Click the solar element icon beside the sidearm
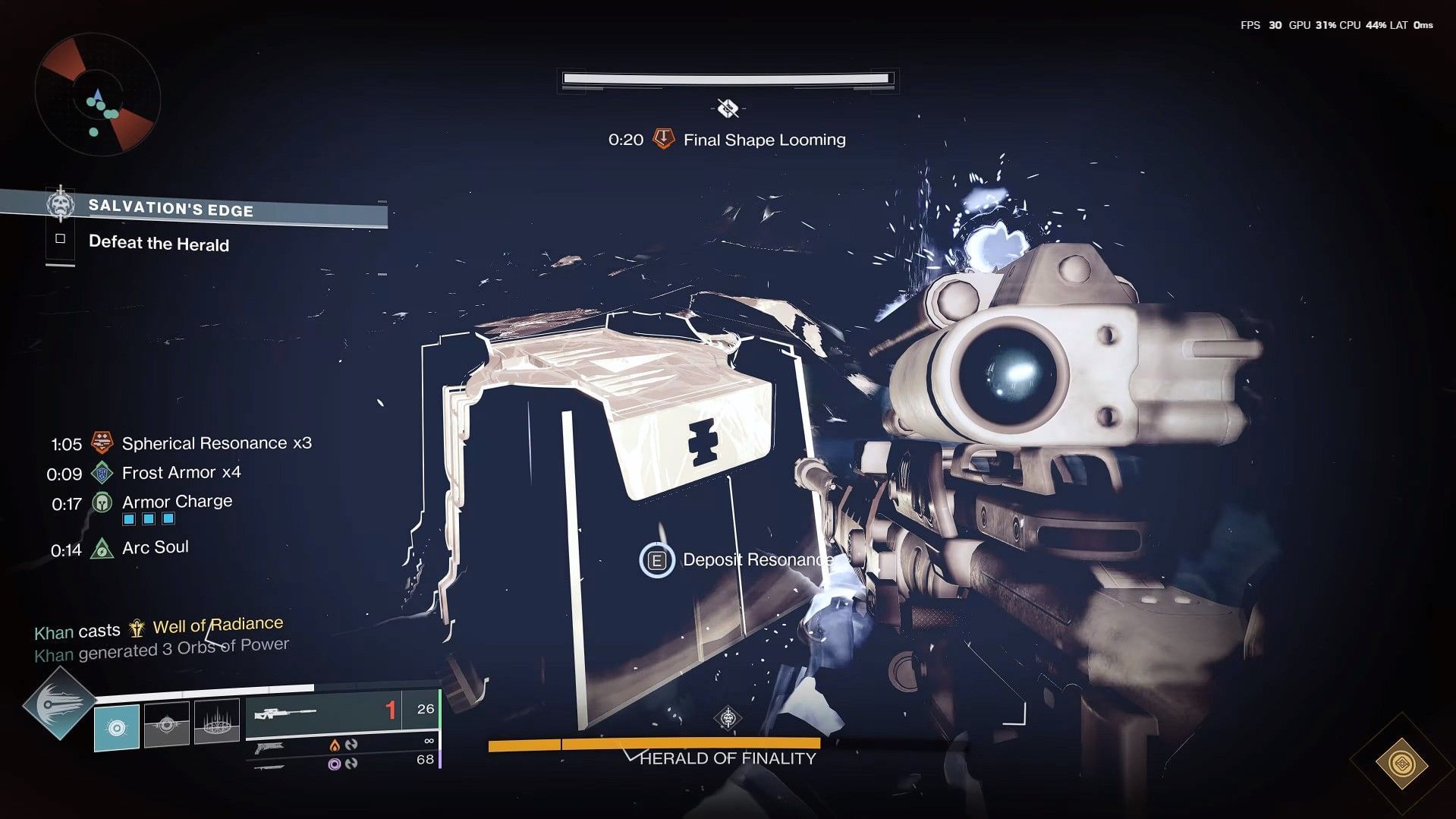The width and height of the screenshot is (1456, 819). (x=335, y=745)
